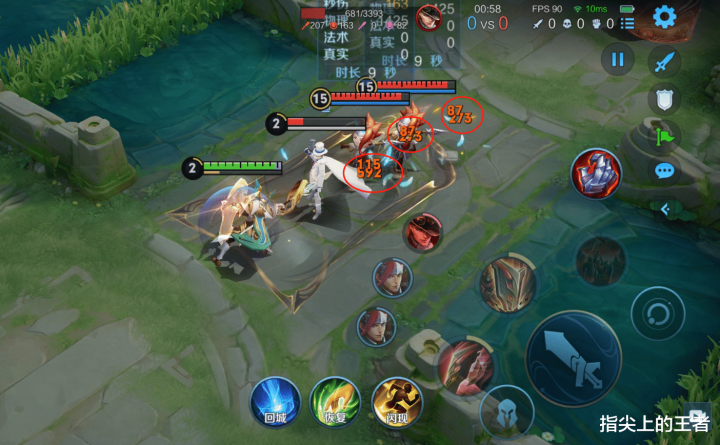
Task: Select the cowboy hero portrait at top
Action: pos(428,18)
